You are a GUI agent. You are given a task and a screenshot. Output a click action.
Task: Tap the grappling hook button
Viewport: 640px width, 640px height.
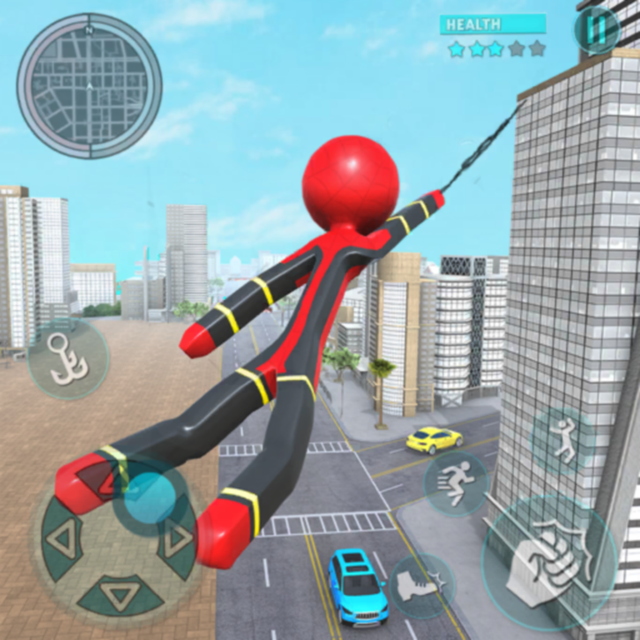[x=68, y=360]
